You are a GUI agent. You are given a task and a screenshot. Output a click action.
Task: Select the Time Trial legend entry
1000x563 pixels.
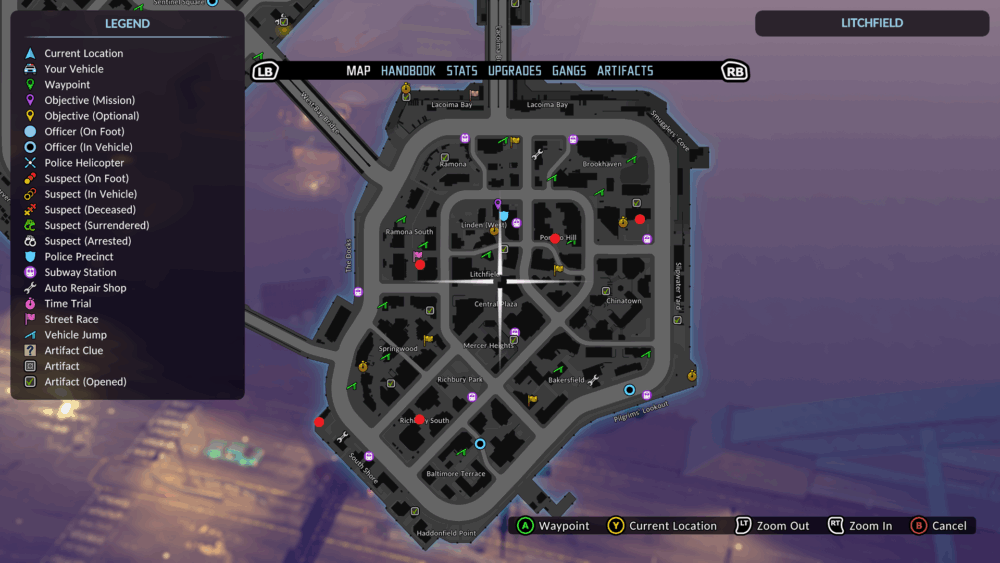[67, 303]
